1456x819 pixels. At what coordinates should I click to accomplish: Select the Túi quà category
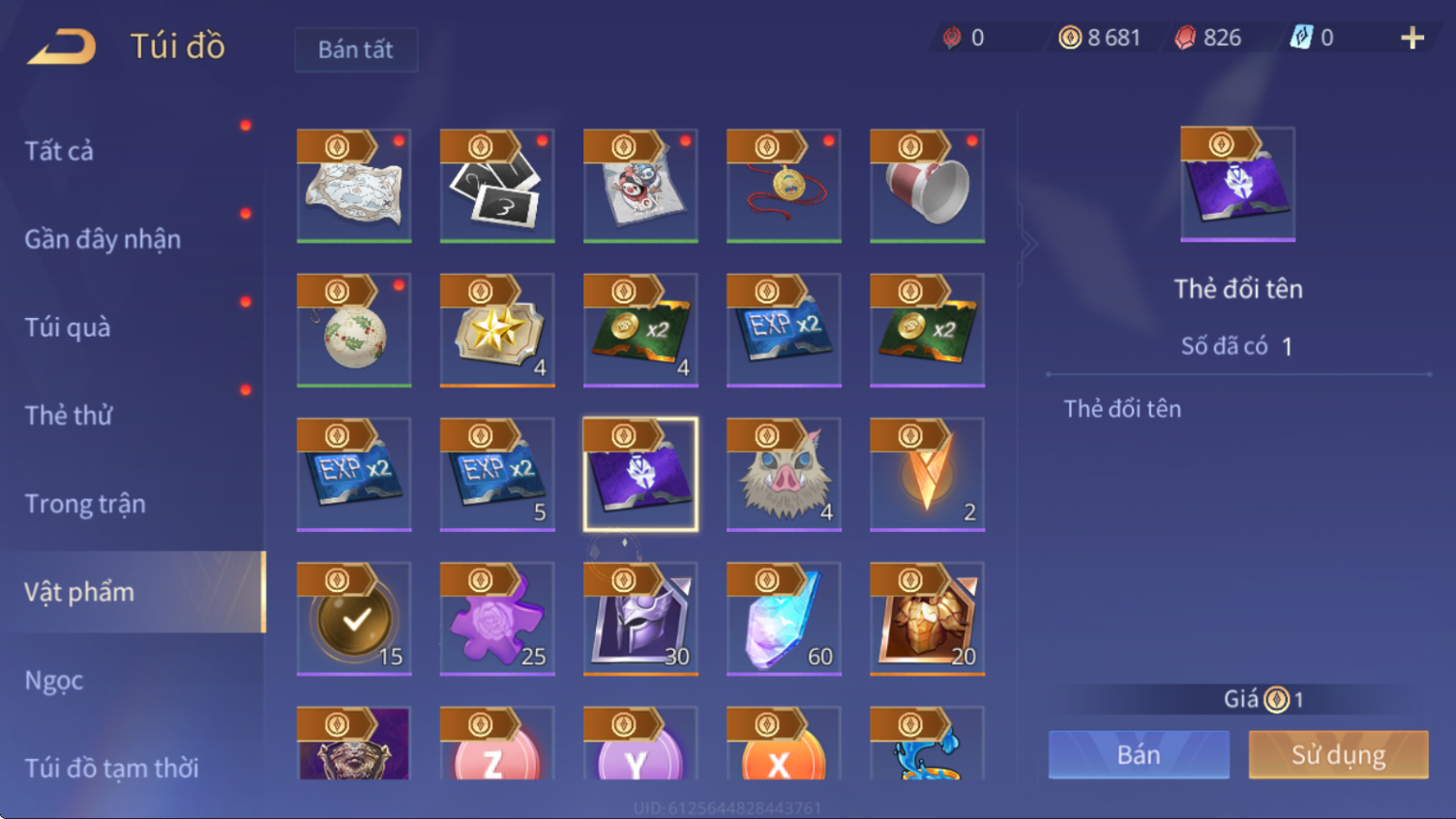(x=68, y=327)
